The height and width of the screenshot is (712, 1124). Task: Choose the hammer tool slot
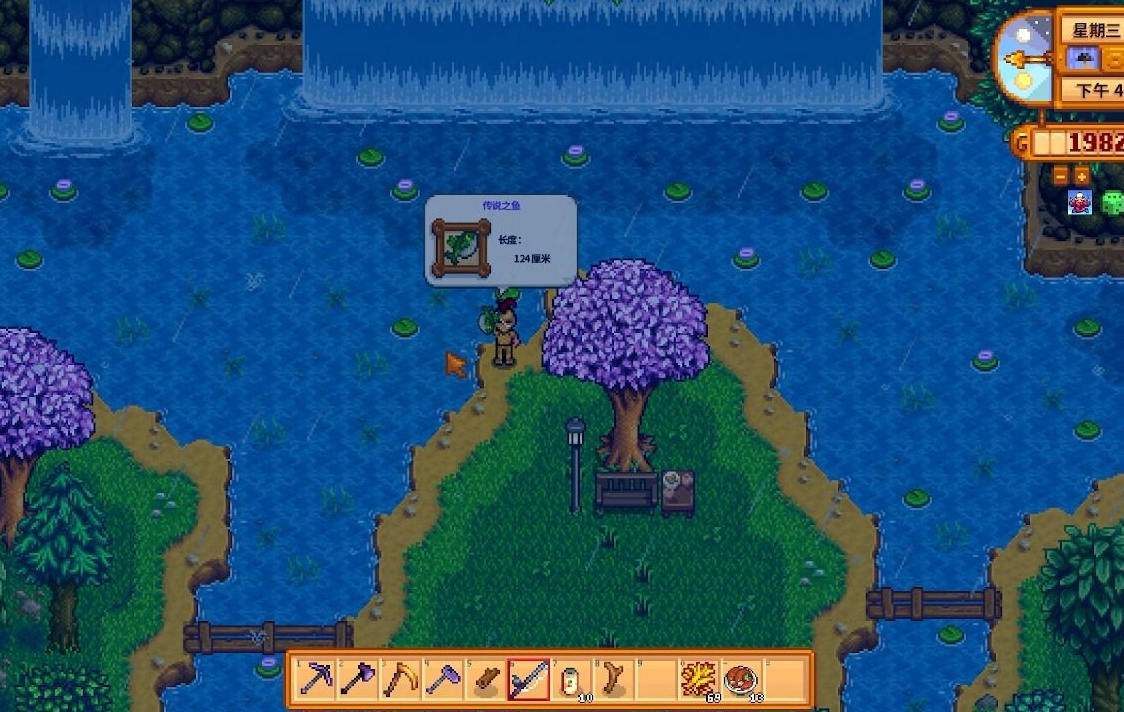[x=442, y=679]
